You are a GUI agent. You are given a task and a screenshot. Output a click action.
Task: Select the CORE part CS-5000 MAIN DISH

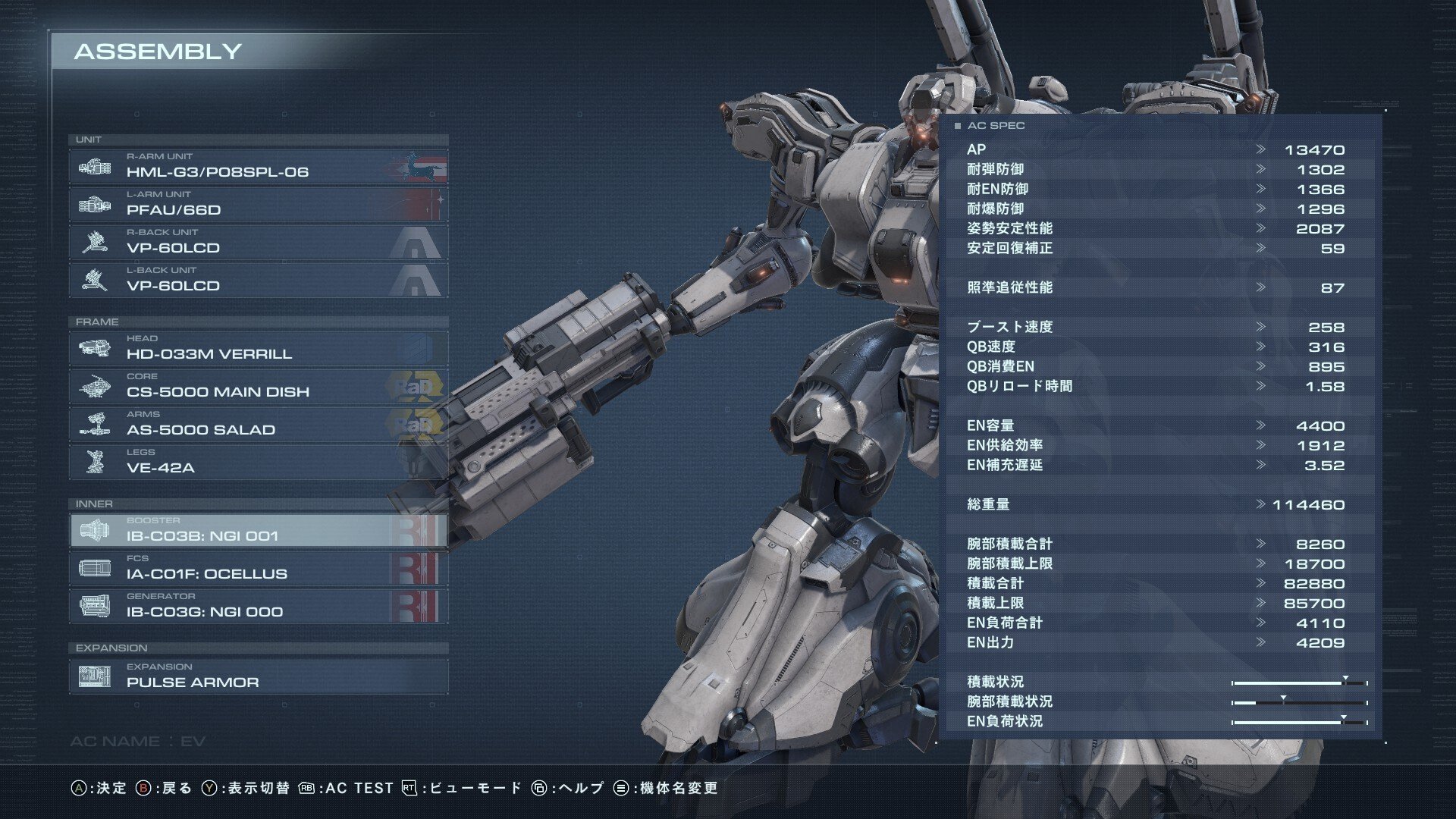click(258, 386)
